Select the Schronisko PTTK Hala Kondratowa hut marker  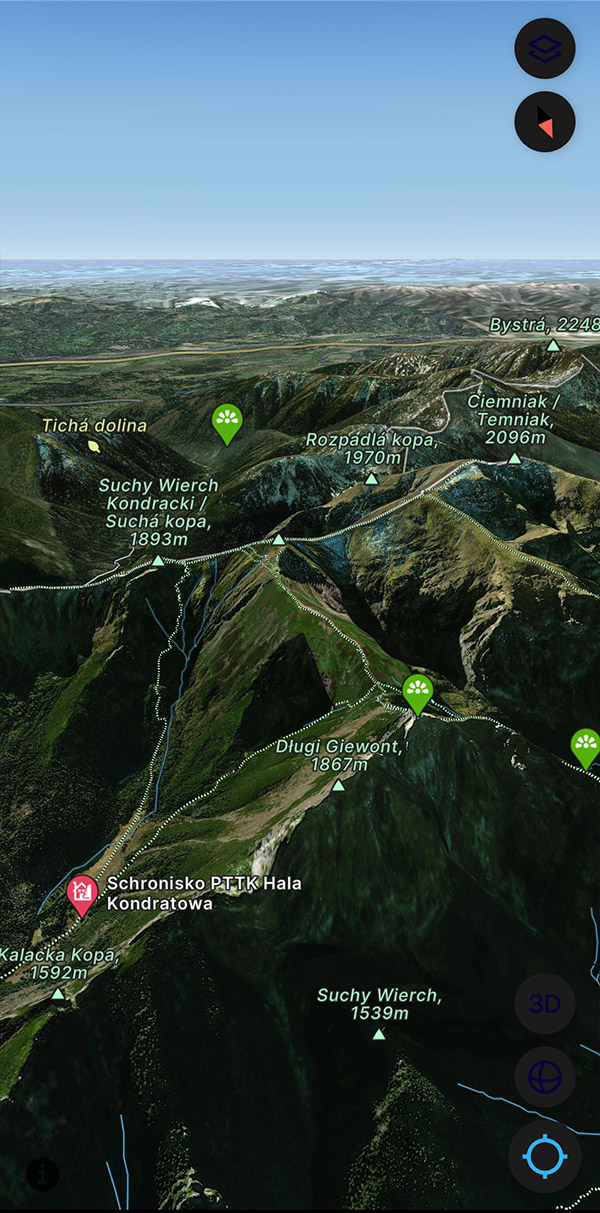pyautogui.click(x=81, y=892)
